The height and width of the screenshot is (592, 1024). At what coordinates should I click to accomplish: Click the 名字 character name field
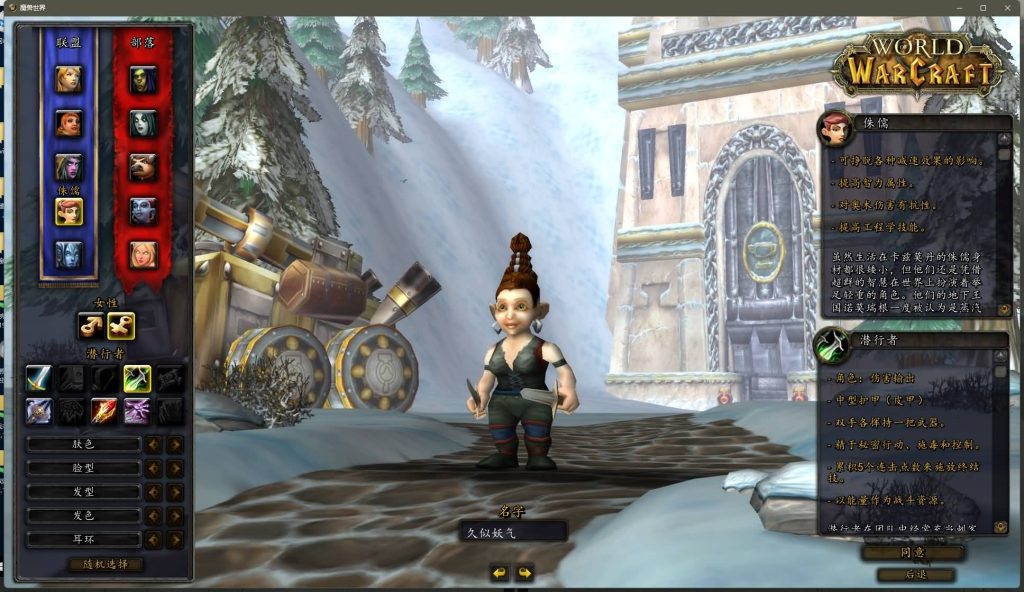(x=513, y=533)
